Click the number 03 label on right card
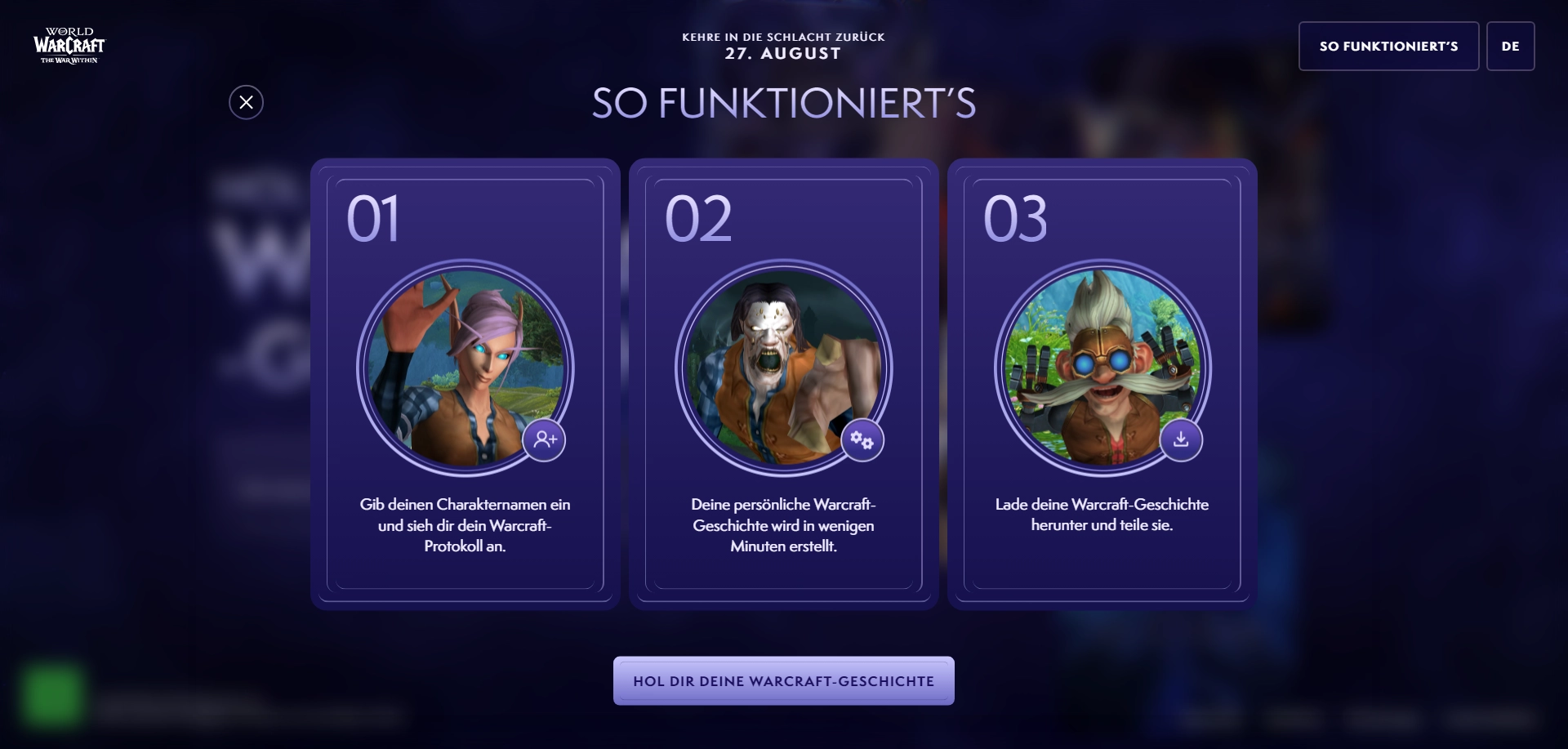 point(1015,220)
